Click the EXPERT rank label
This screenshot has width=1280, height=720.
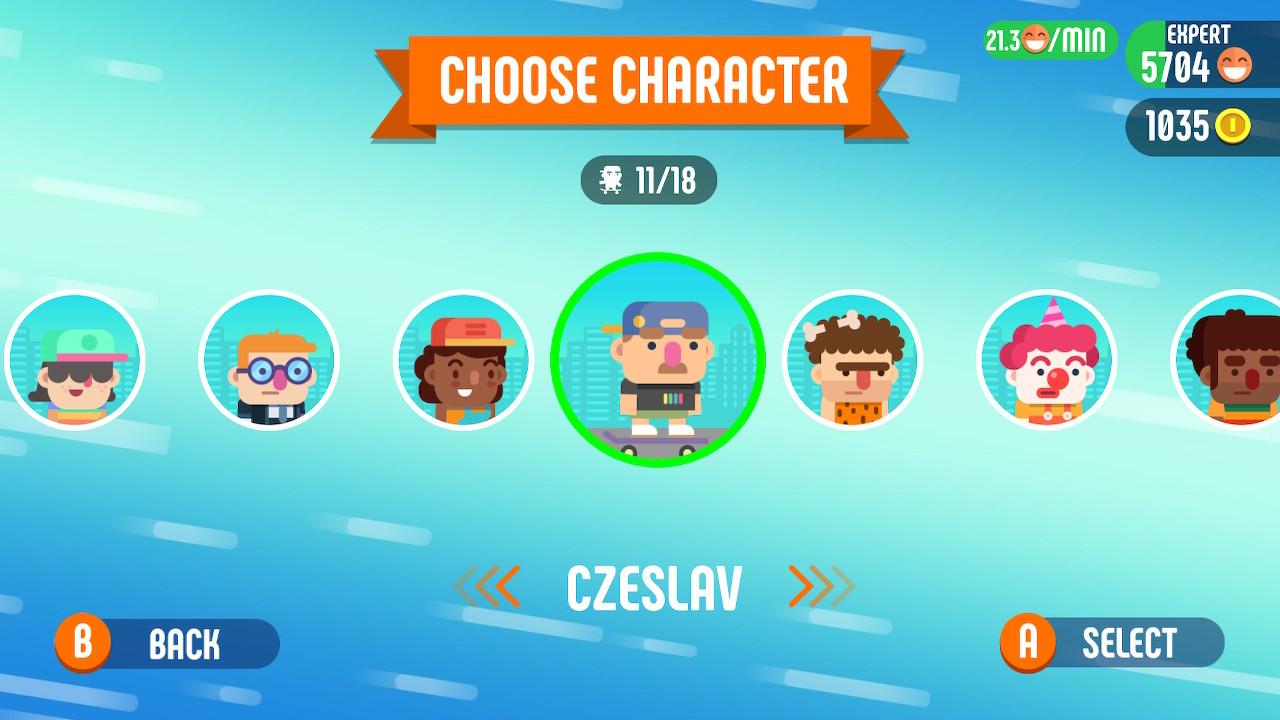coord(1197,33)
